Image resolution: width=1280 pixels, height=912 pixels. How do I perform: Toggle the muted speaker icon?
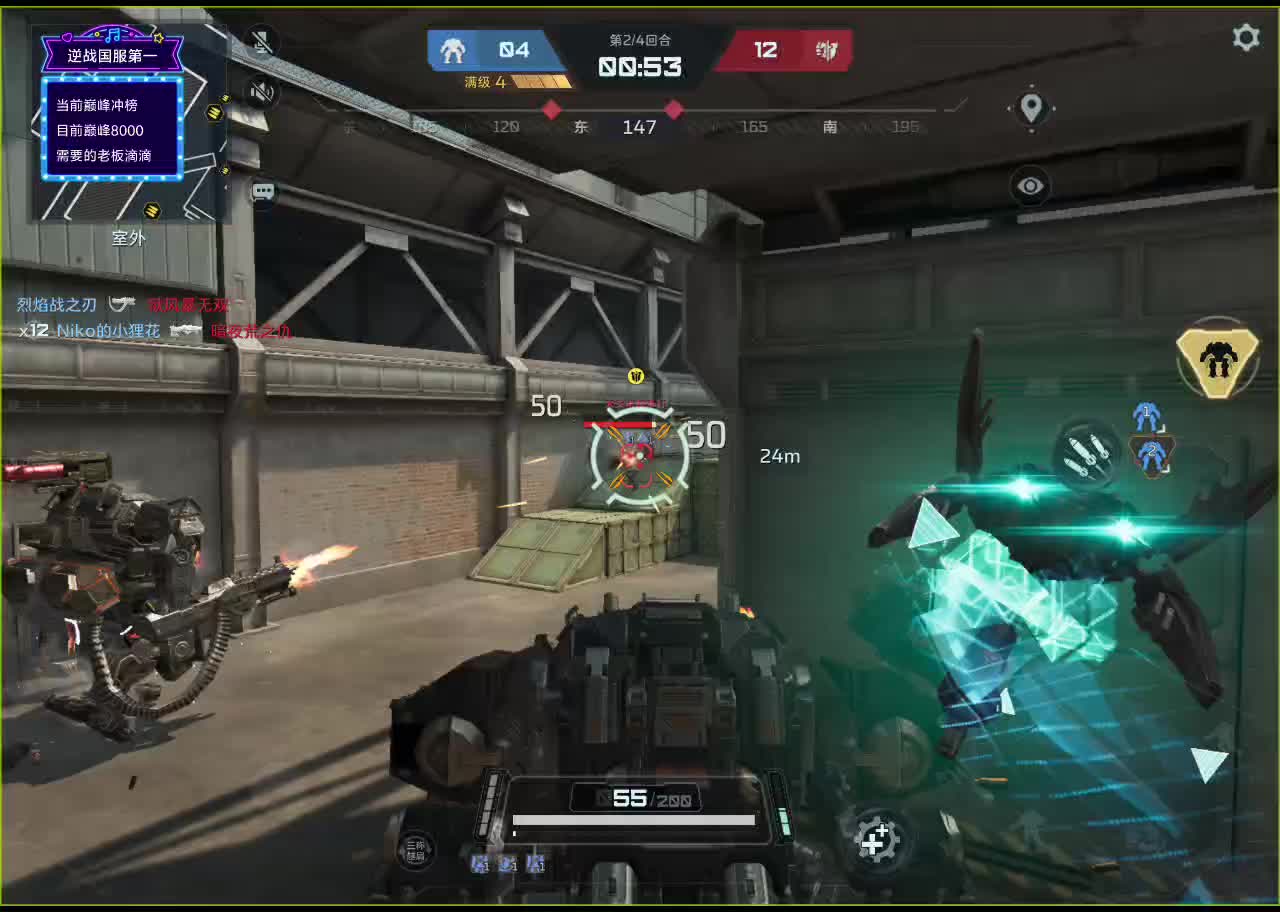pyautogui.click(x=262, y=93)
